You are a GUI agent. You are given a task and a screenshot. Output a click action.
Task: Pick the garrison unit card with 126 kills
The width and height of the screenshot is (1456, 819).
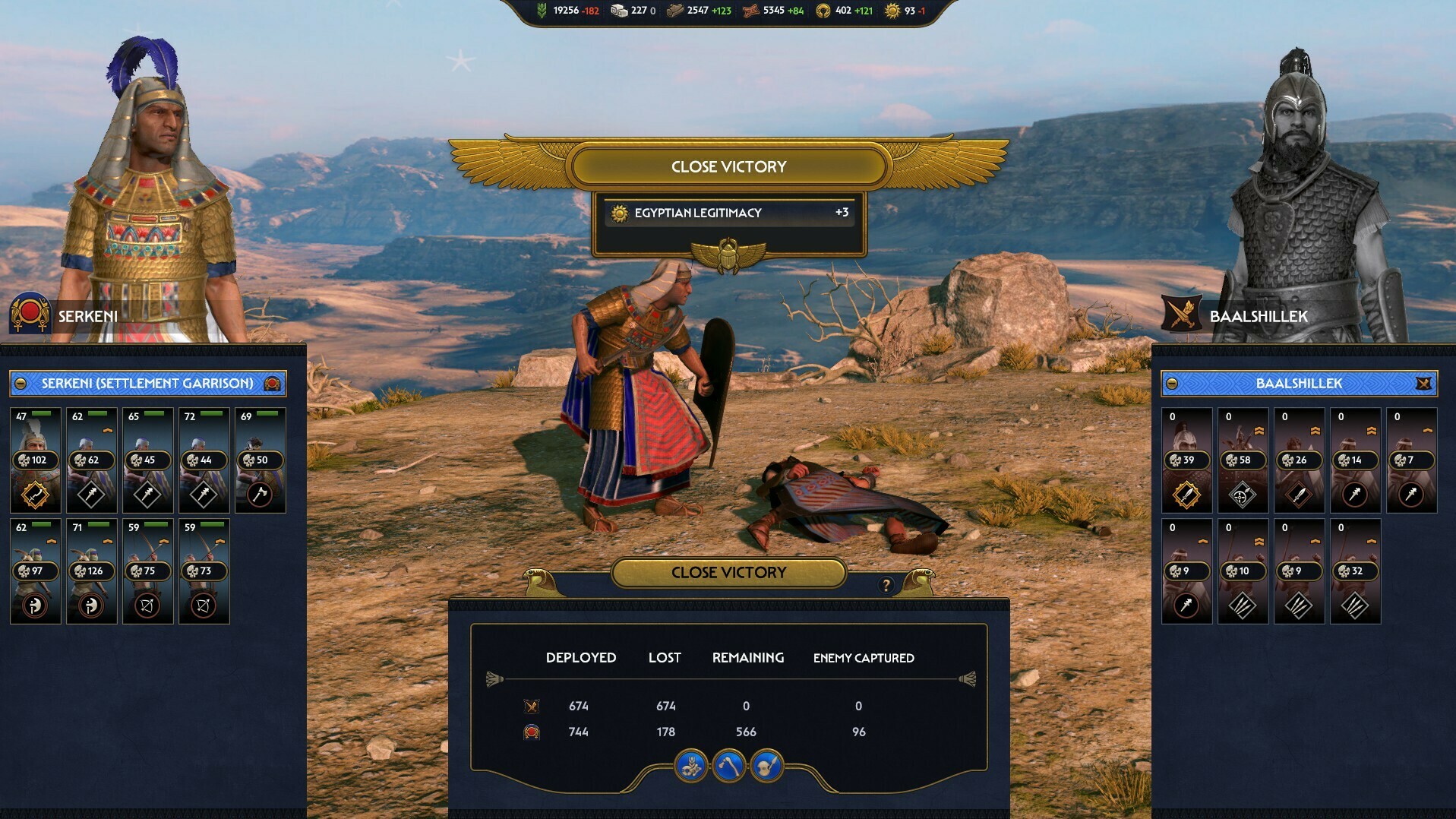tap(91, 571)
